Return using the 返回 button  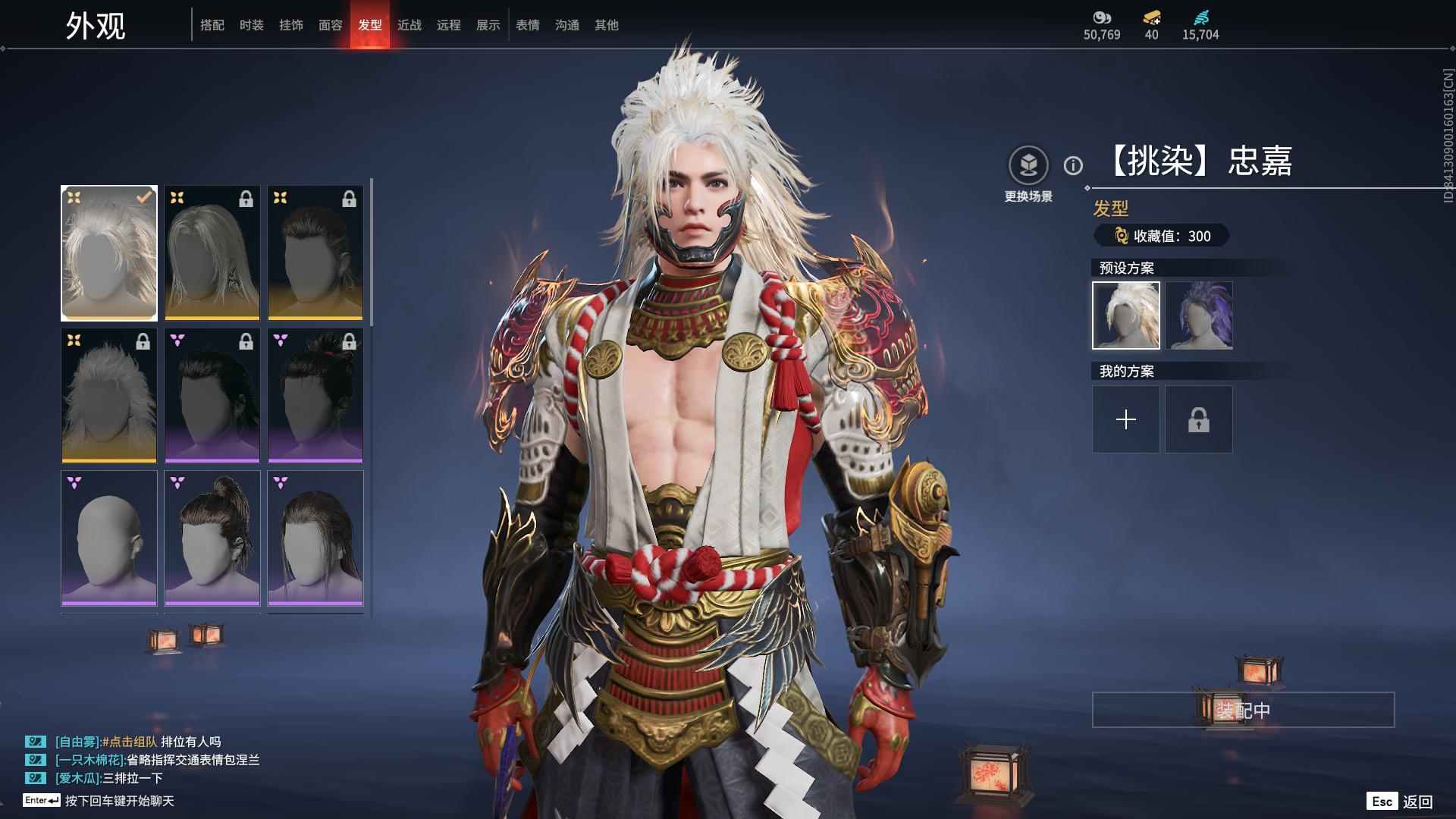pos(1417,802)
